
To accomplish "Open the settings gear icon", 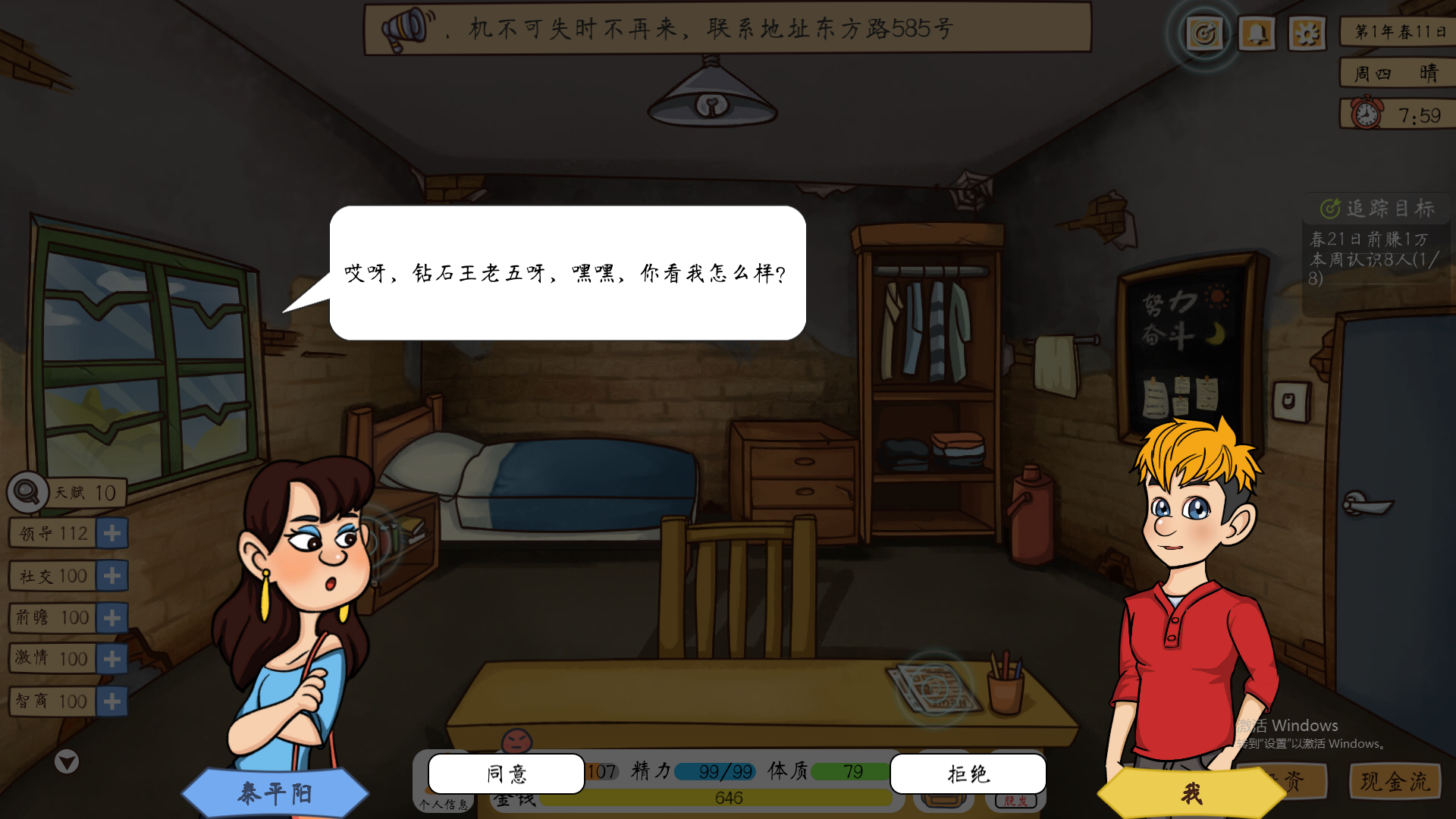I will pos(1307,33).
